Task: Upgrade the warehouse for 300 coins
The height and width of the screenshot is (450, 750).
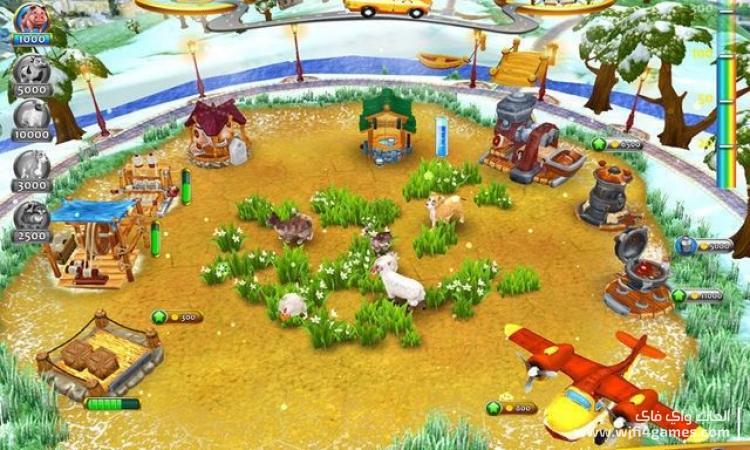Action: click(x=177, y=317)
